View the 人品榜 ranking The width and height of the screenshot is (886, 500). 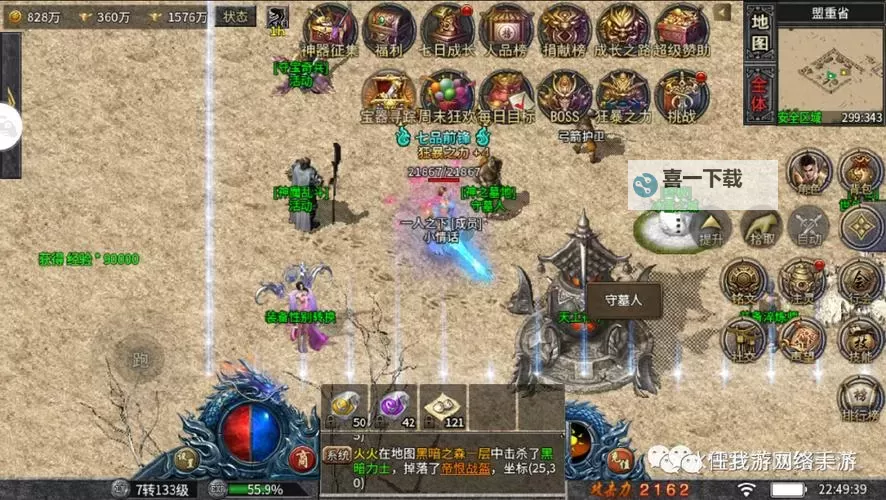pyautogui.click(x=506, y=30)
